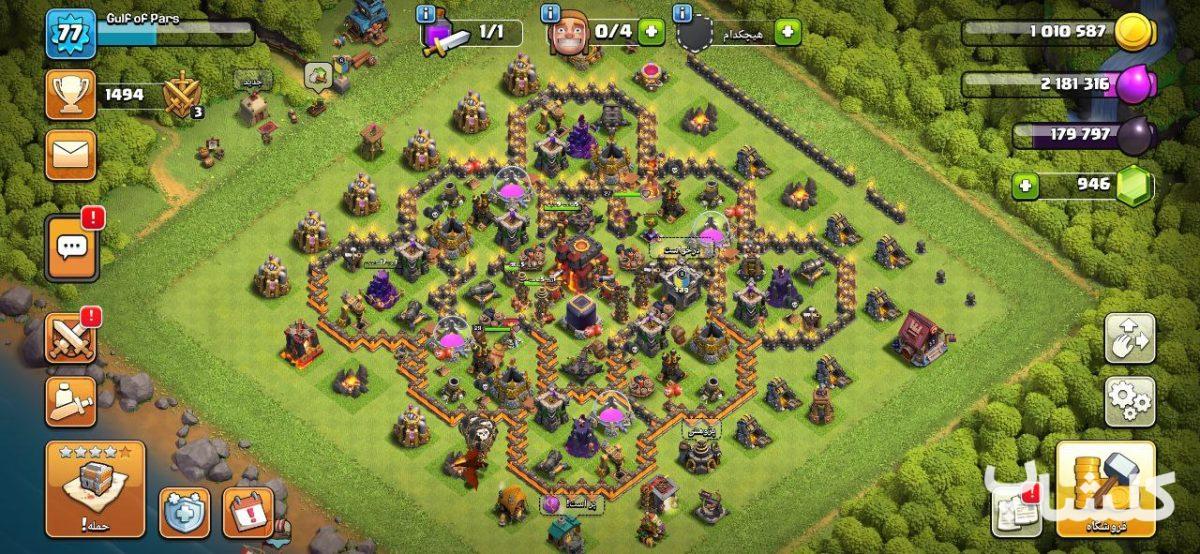Open the events calendar button
This screenshot has height=554, width=1200.
248,511
